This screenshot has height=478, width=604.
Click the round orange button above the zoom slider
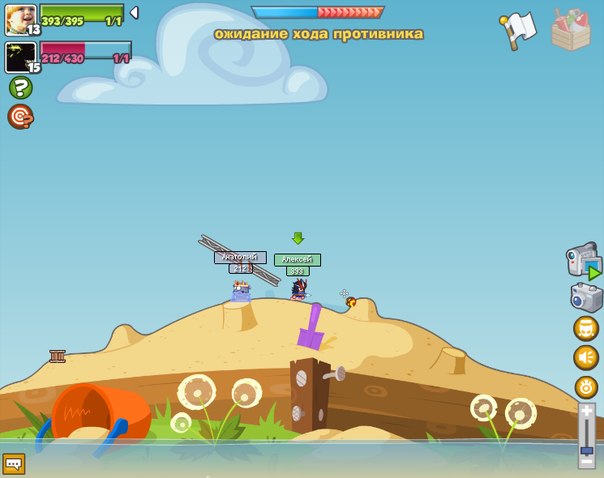[x=586, y=386]
